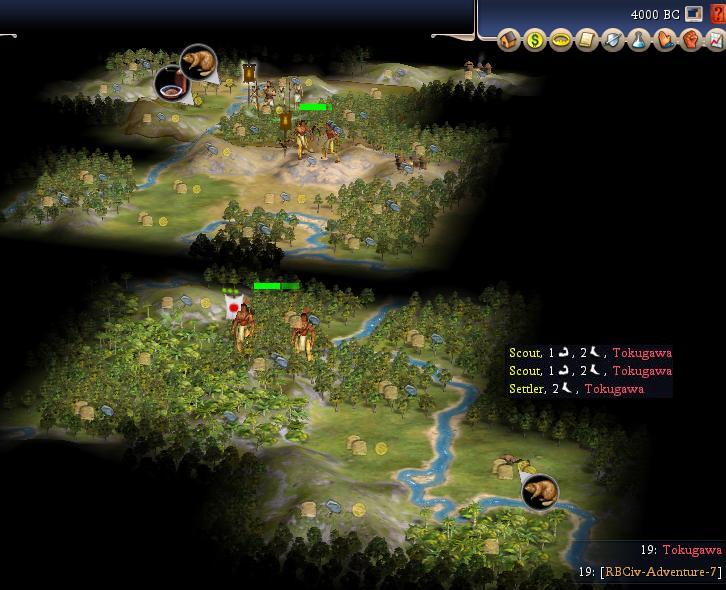This screenshot has width=726, height=590.
Task: Open the Civics screen ring icon
Action: point(562,41)
